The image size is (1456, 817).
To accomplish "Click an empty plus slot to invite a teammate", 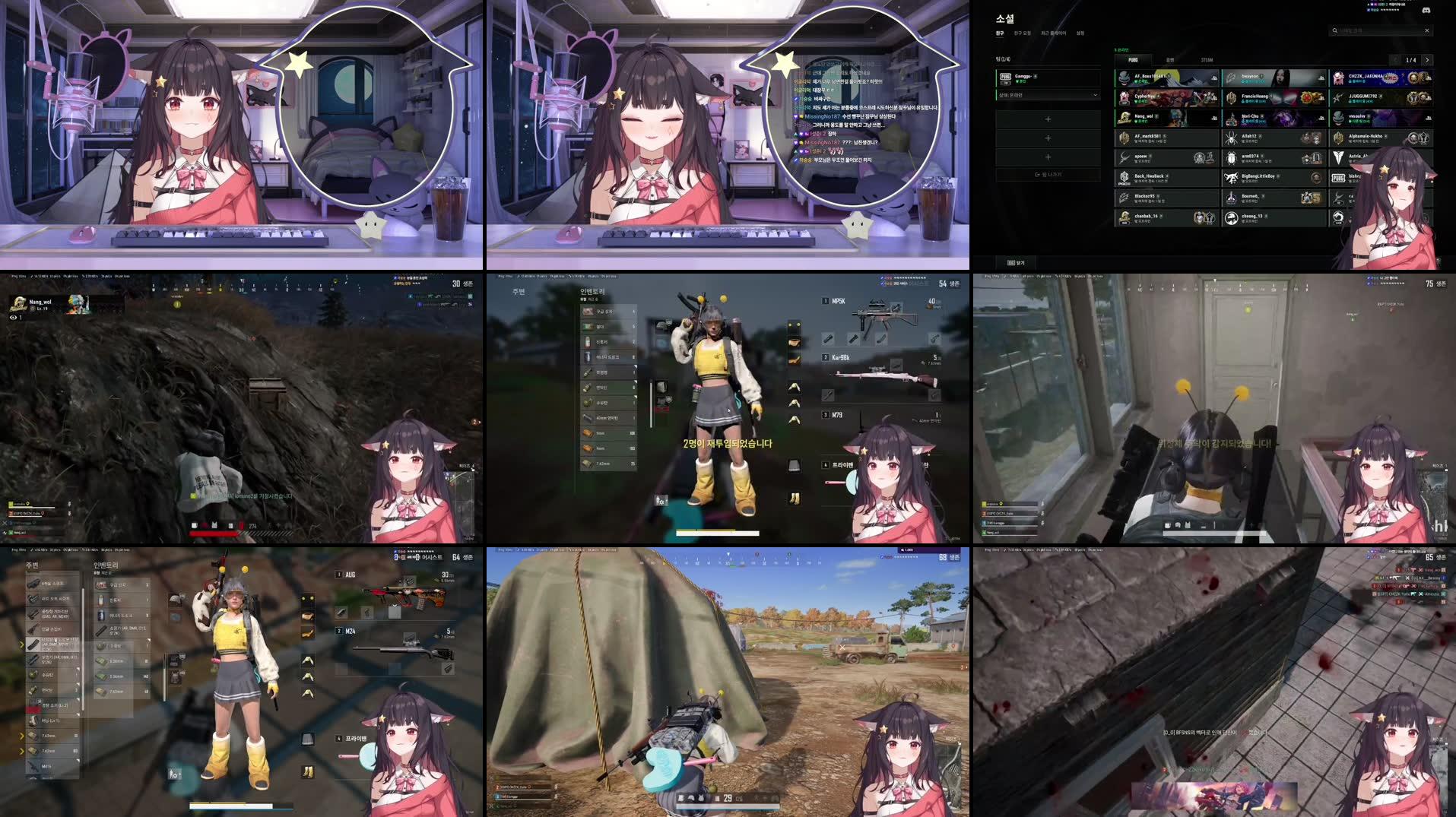I will 1048,119.
